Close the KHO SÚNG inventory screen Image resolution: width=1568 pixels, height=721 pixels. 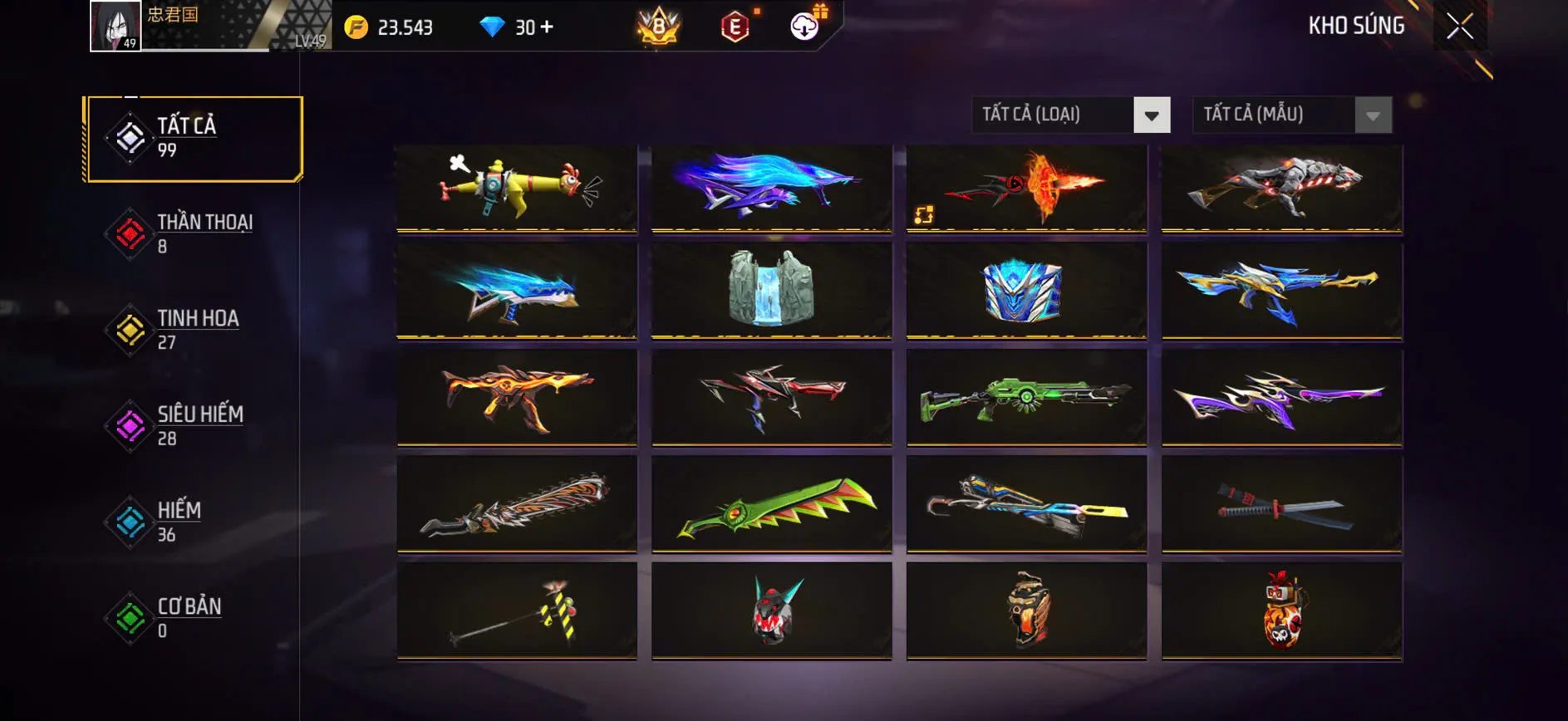pos(1460,25)
